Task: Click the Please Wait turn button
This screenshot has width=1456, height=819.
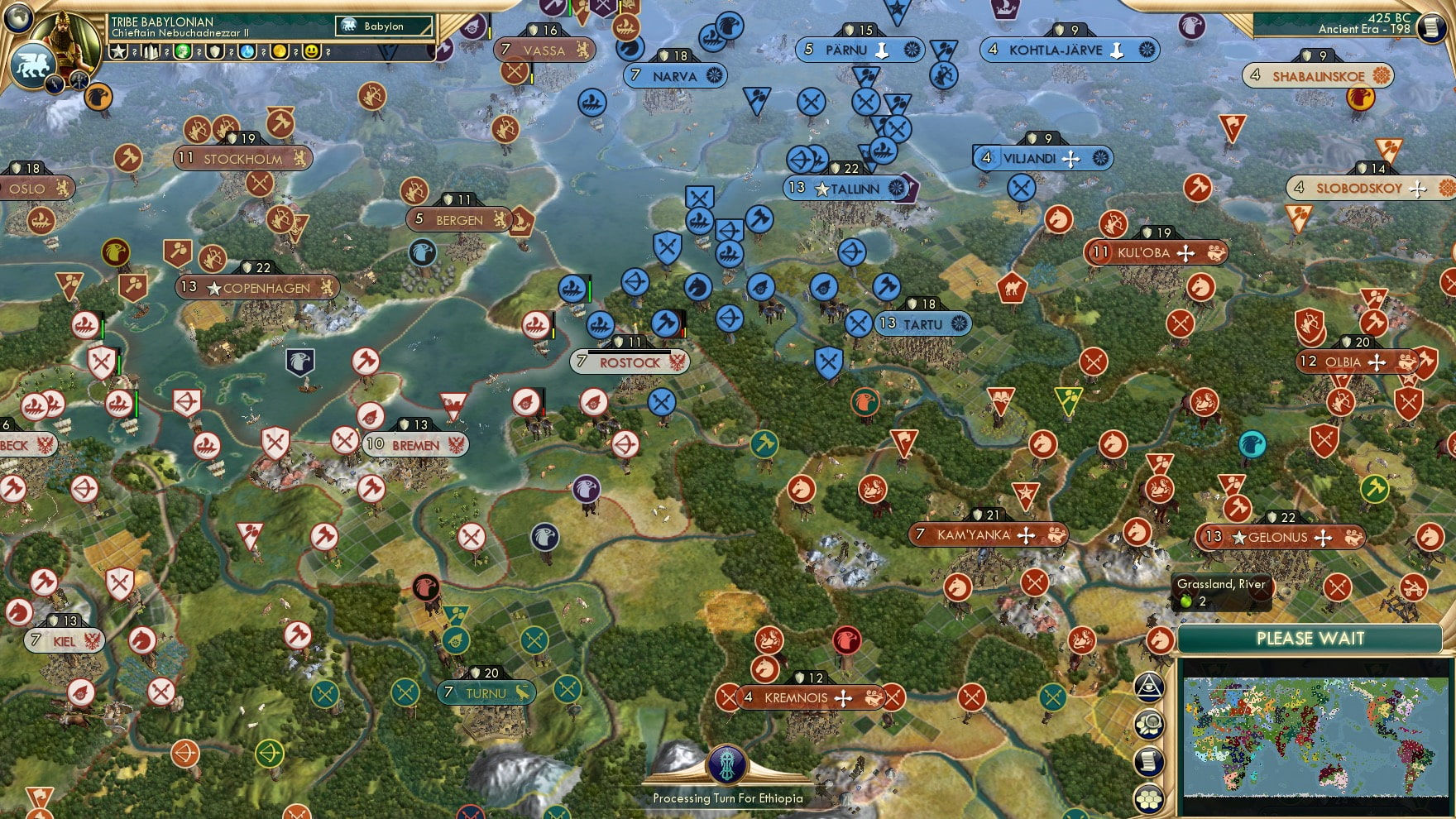Action: point(1310,639)
